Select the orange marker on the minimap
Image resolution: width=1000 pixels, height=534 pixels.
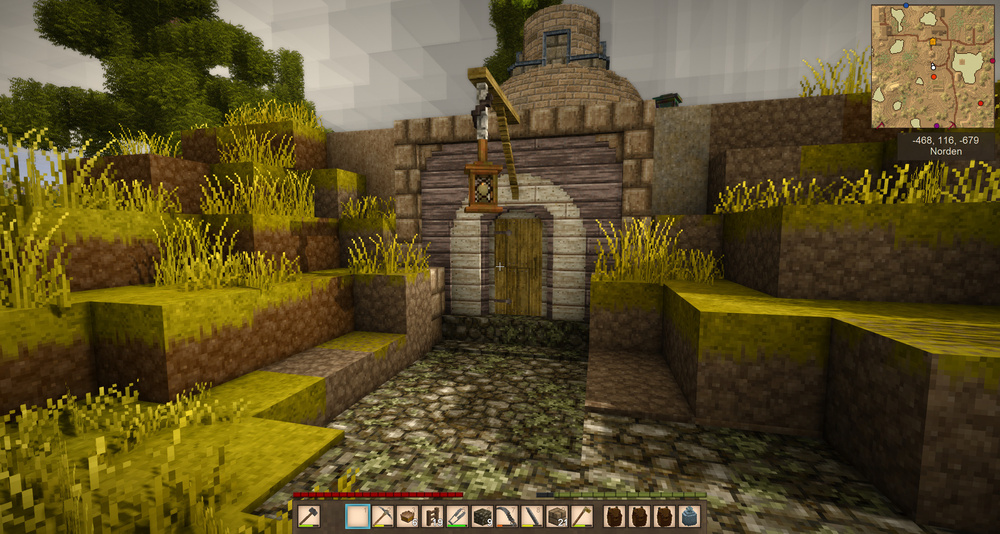tap(933, 43)
